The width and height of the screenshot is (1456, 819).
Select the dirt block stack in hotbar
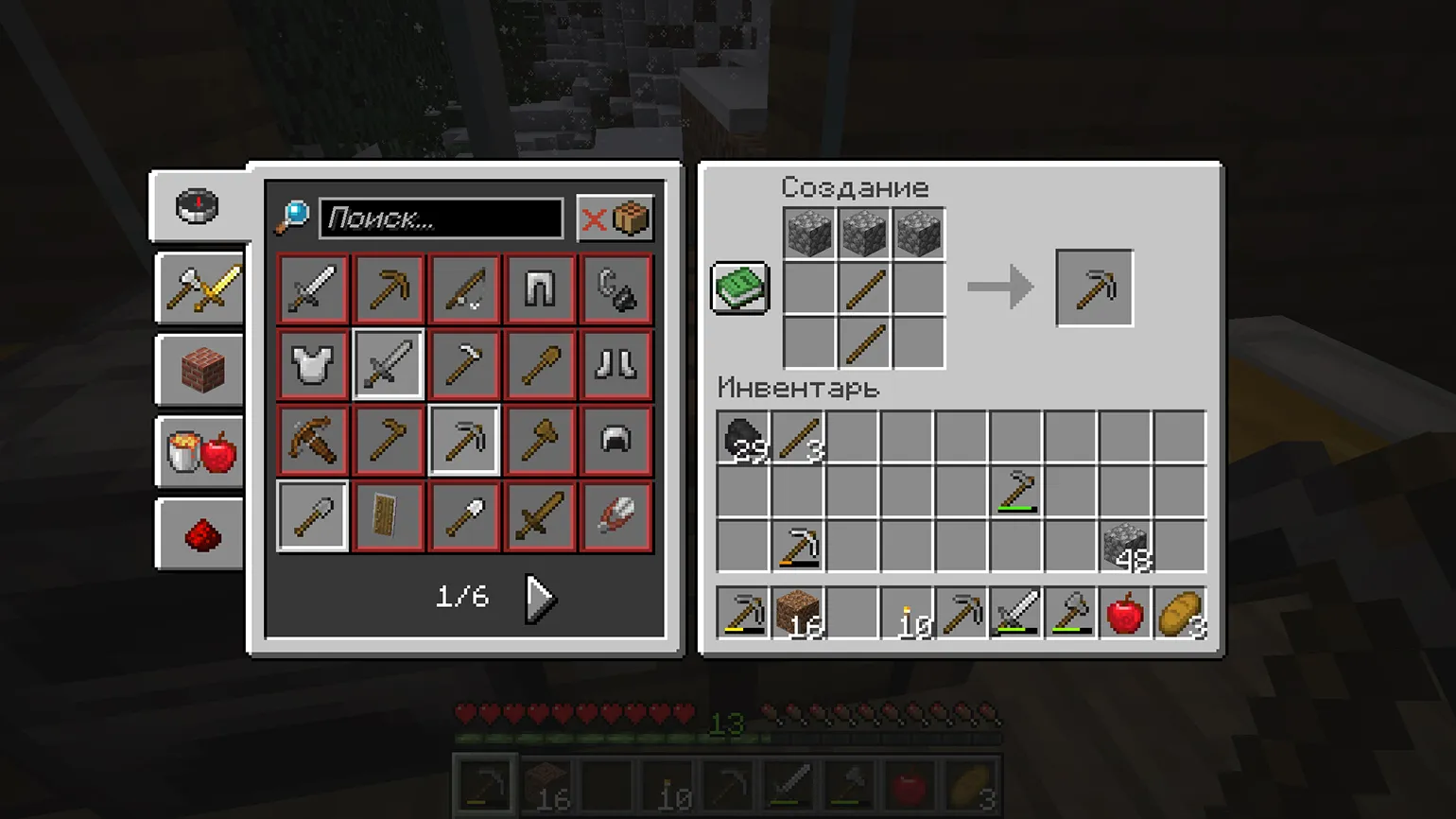pos(797,614)
